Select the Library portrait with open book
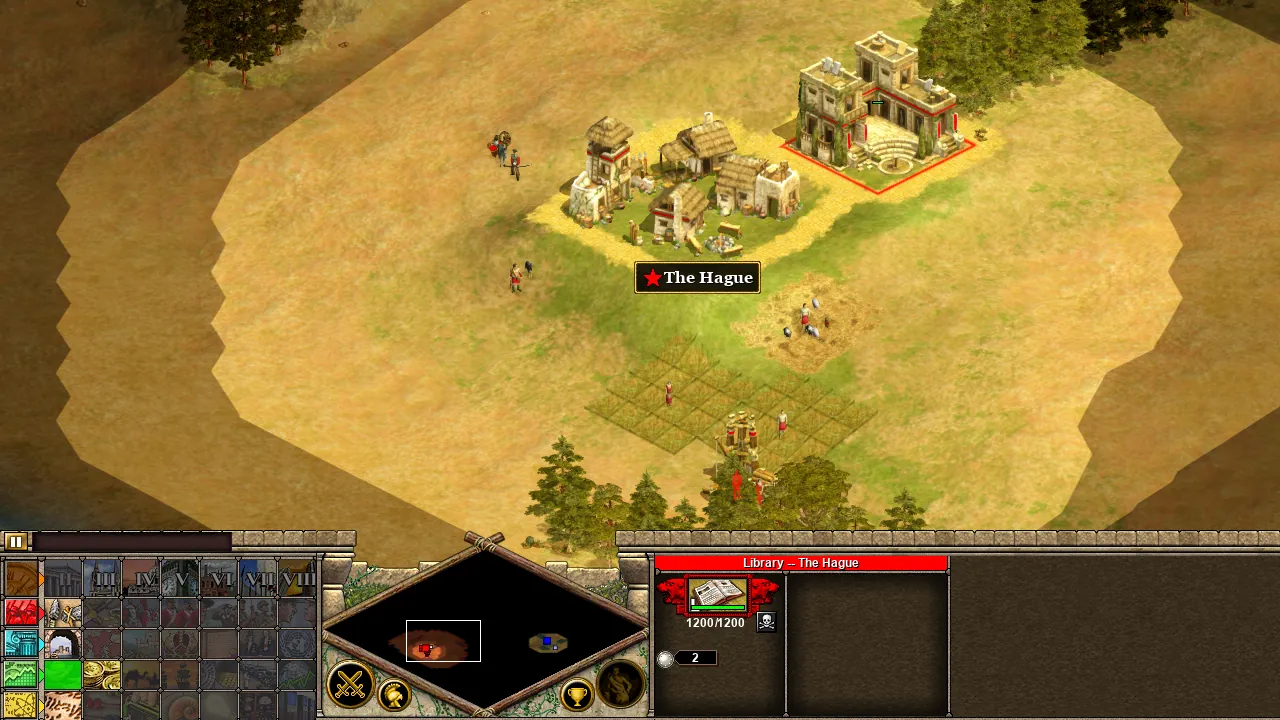 (x=717, y=596)
